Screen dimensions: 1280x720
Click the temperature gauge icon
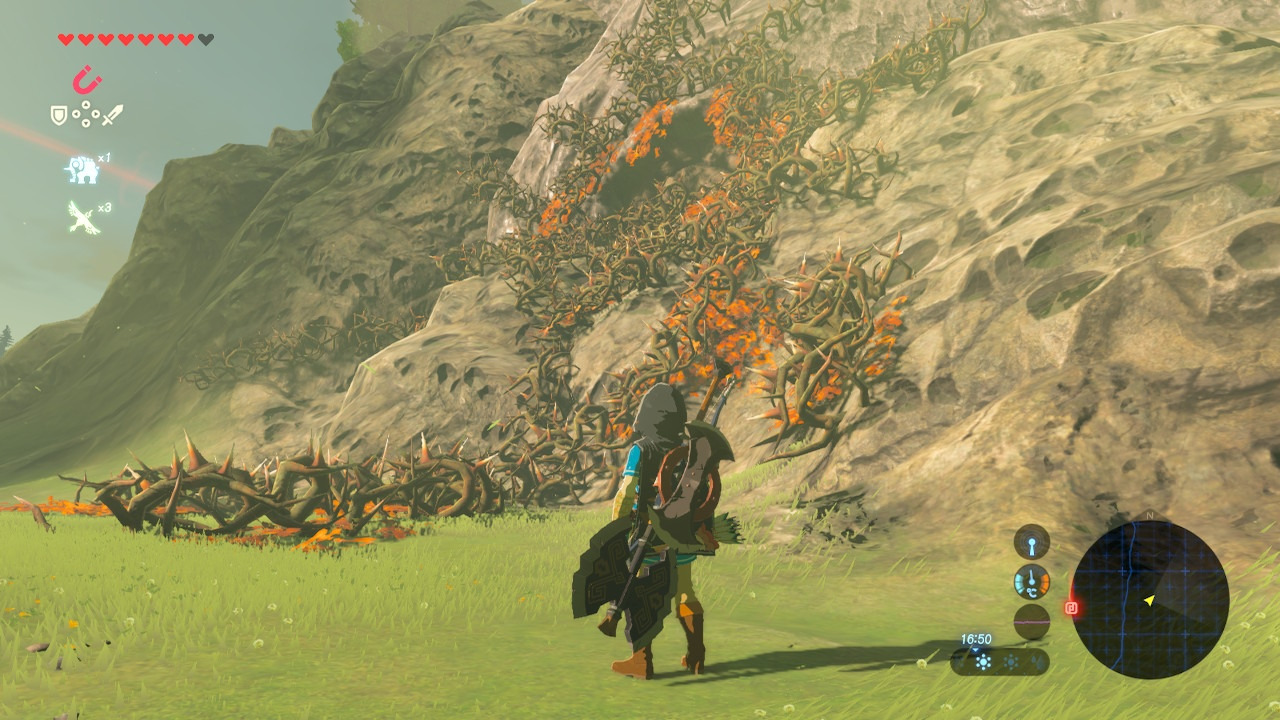[1032, 582]
